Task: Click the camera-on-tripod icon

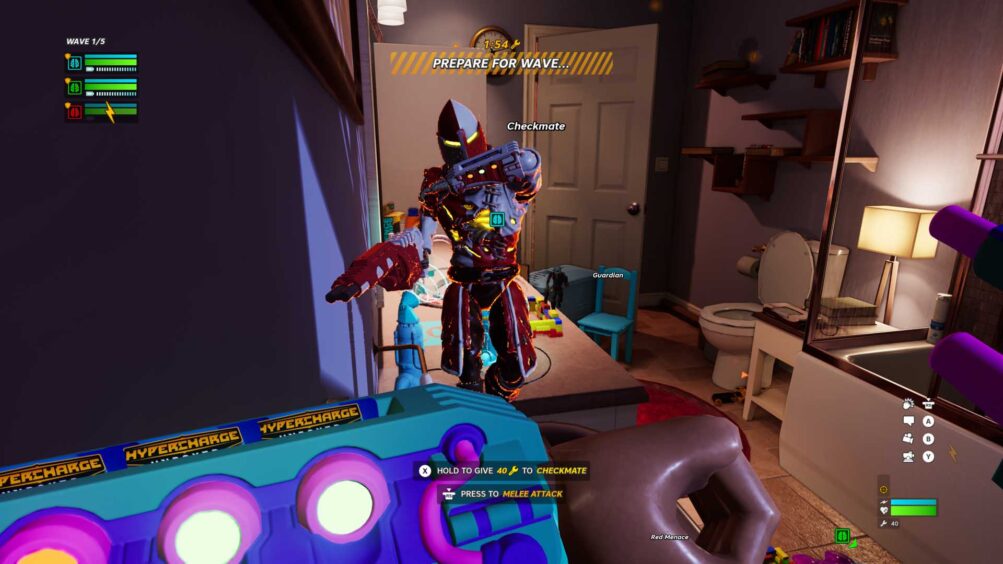Action: point(908,456)
